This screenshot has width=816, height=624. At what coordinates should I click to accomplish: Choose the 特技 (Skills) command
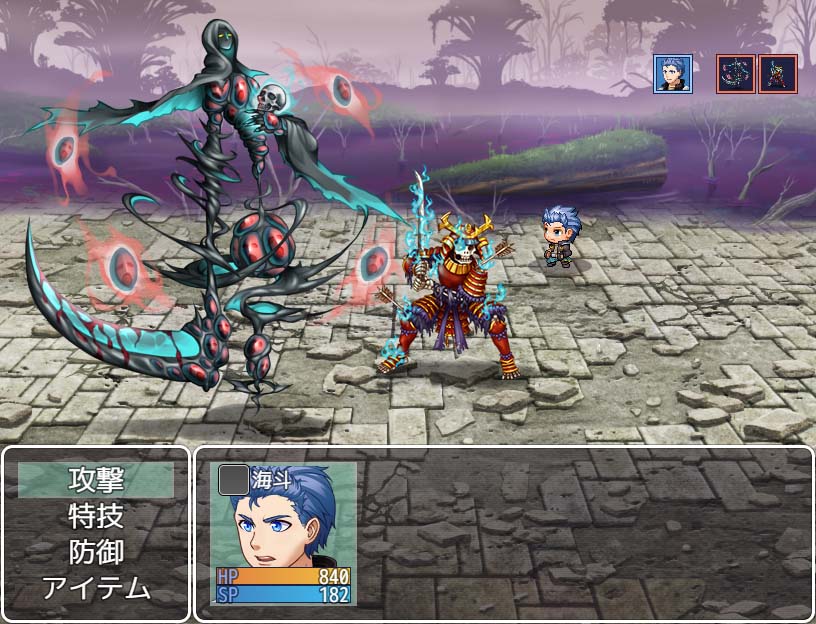(x=96, y=516)
